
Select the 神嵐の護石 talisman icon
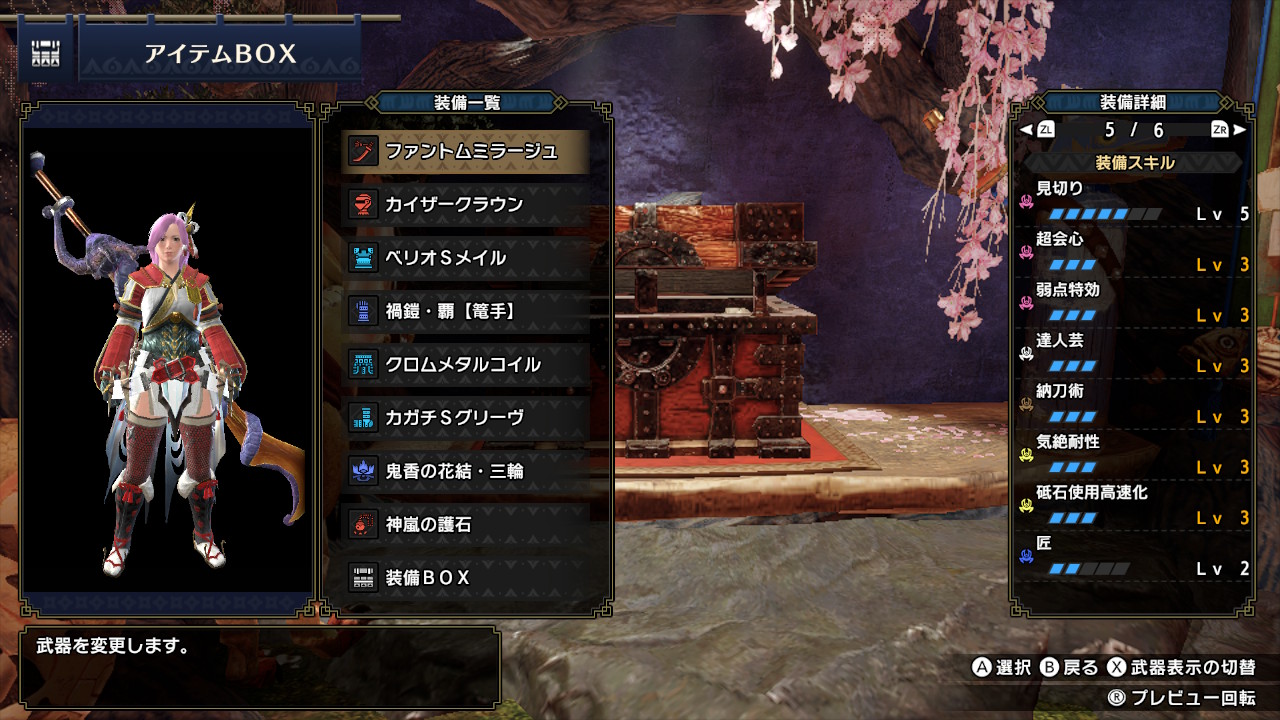(362, 524)
